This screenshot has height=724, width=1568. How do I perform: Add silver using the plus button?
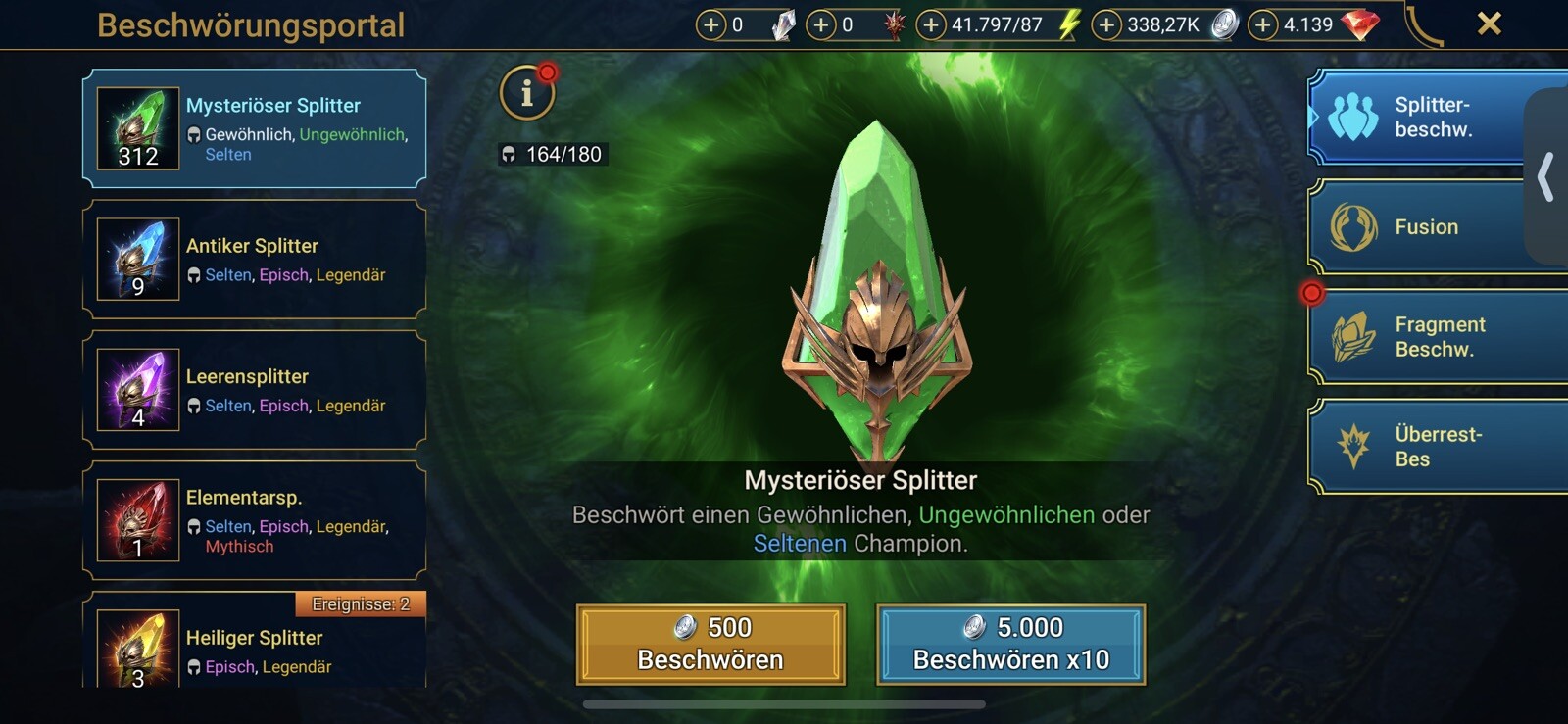click(x=1106, y=24)
